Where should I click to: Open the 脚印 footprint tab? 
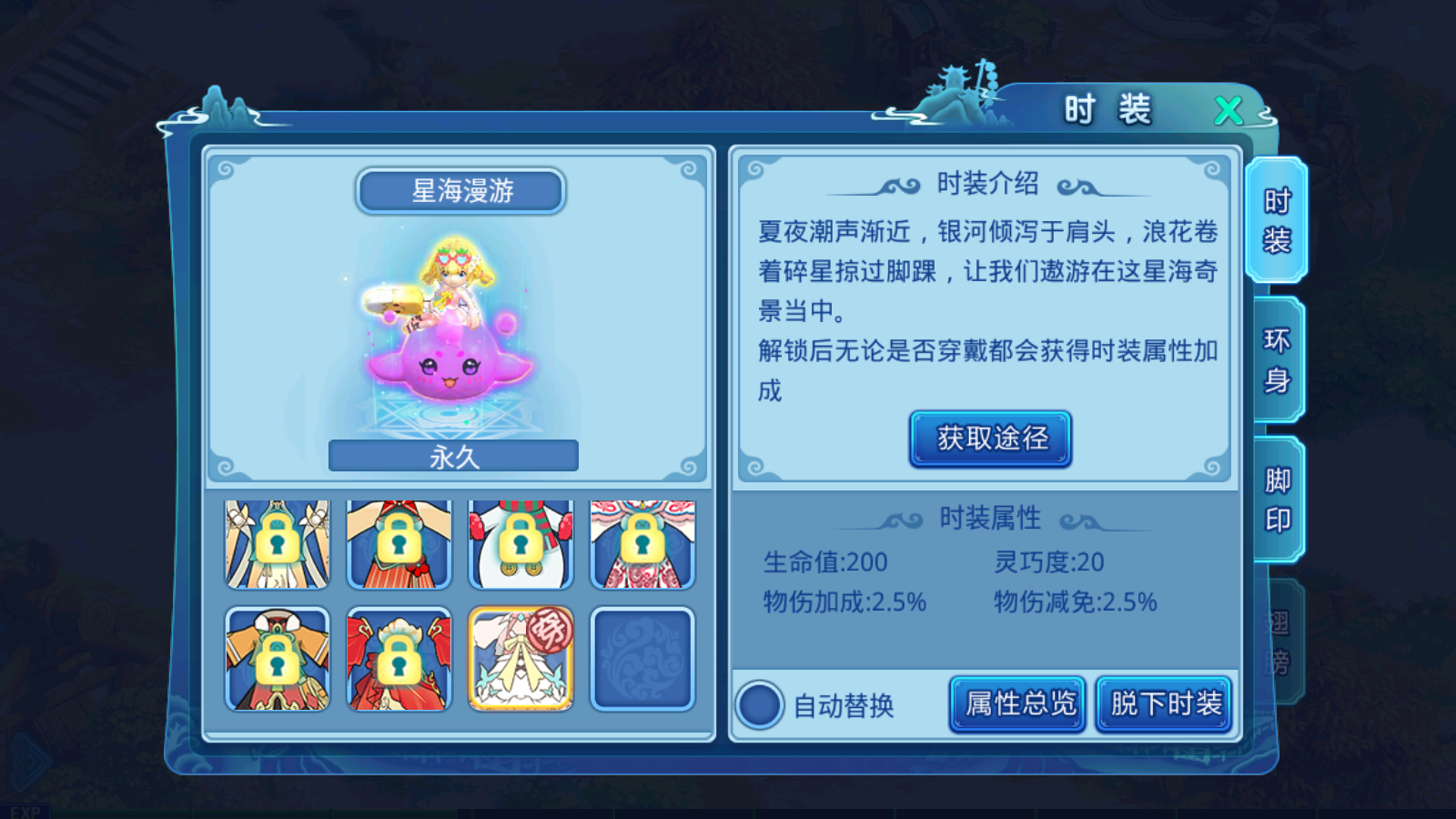click(1277, 493)
